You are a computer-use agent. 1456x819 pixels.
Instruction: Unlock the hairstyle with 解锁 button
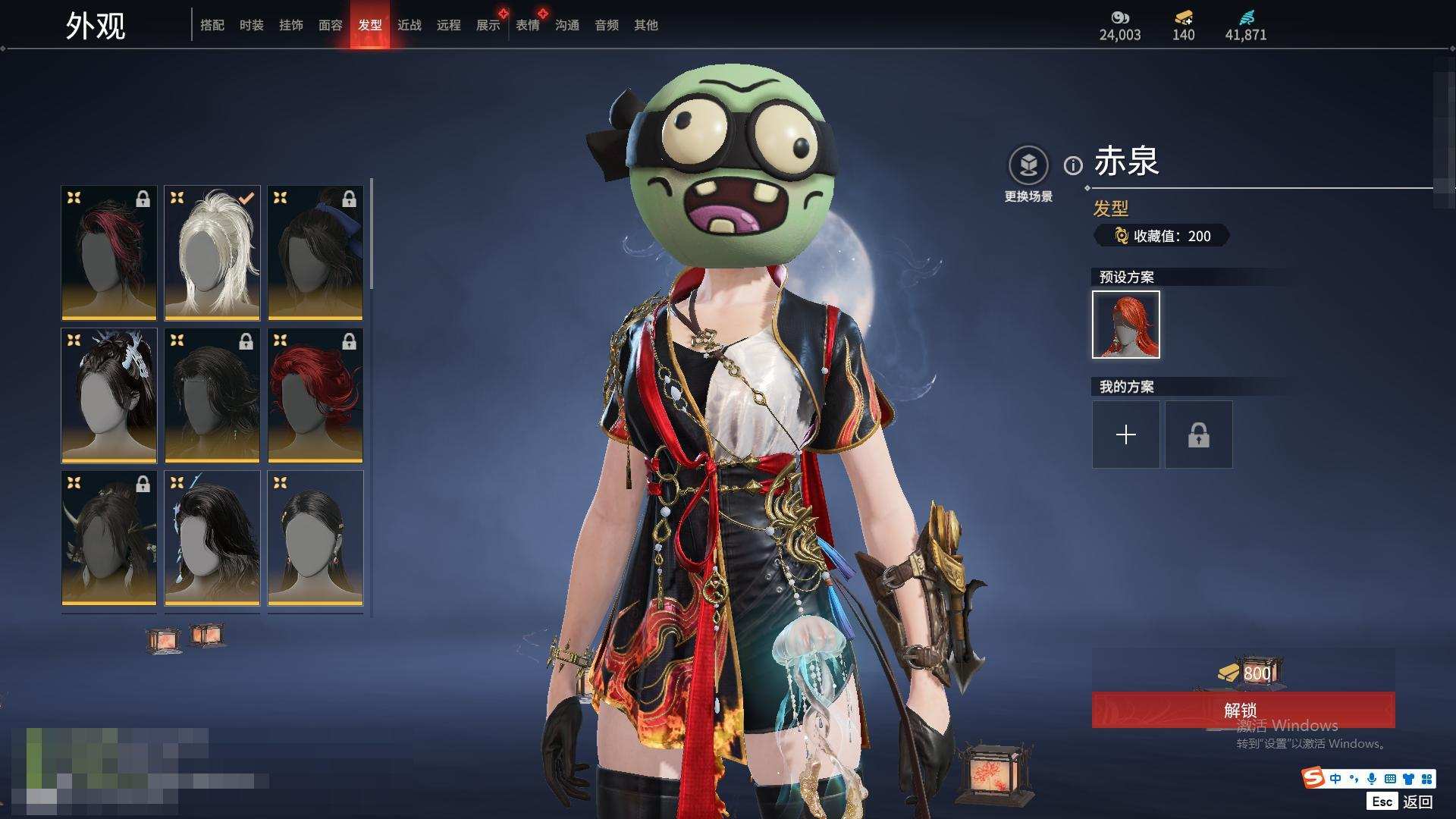click(x=1242, y=710)
